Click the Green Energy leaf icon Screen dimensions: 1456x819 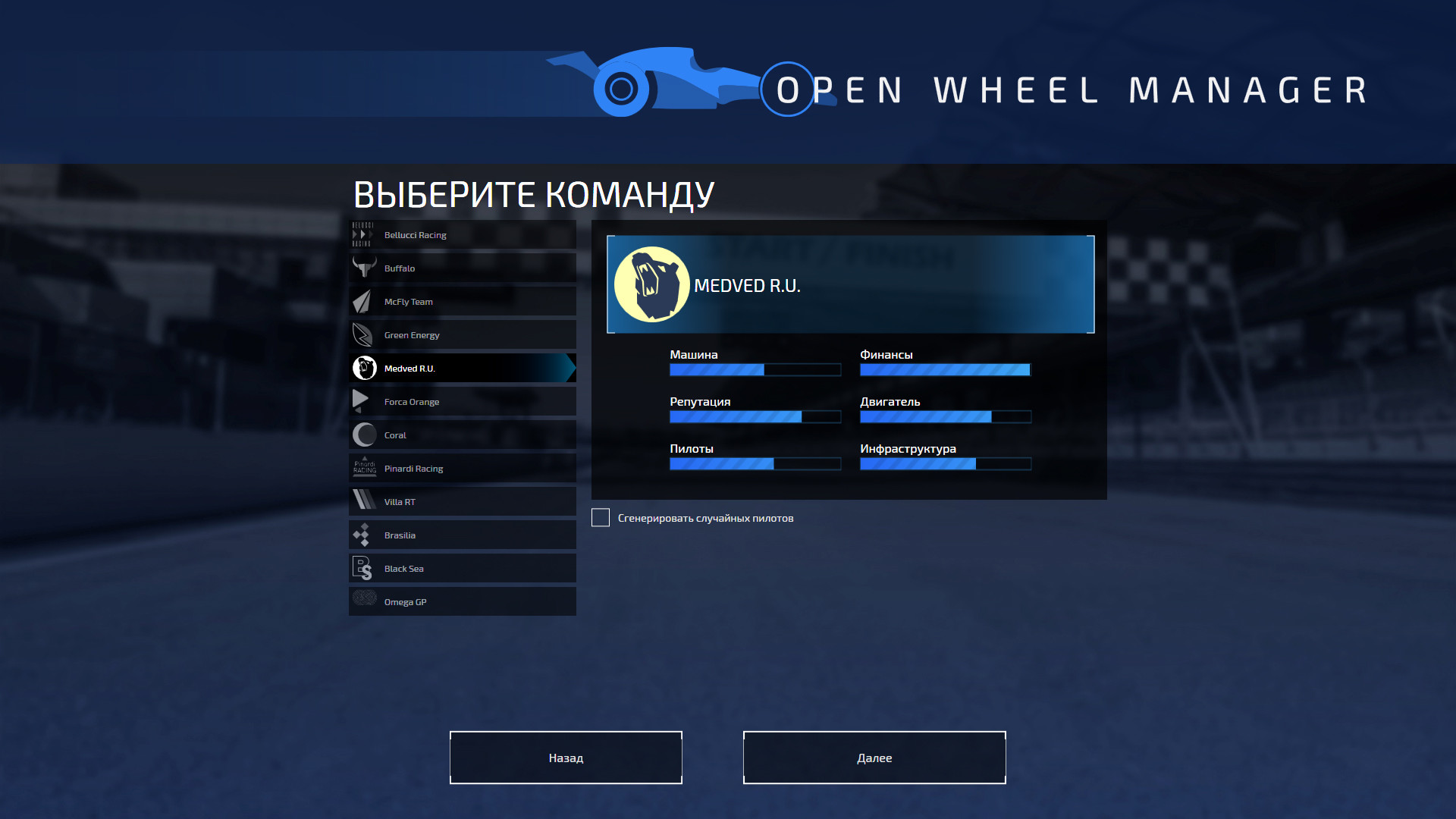pos(365,334)
